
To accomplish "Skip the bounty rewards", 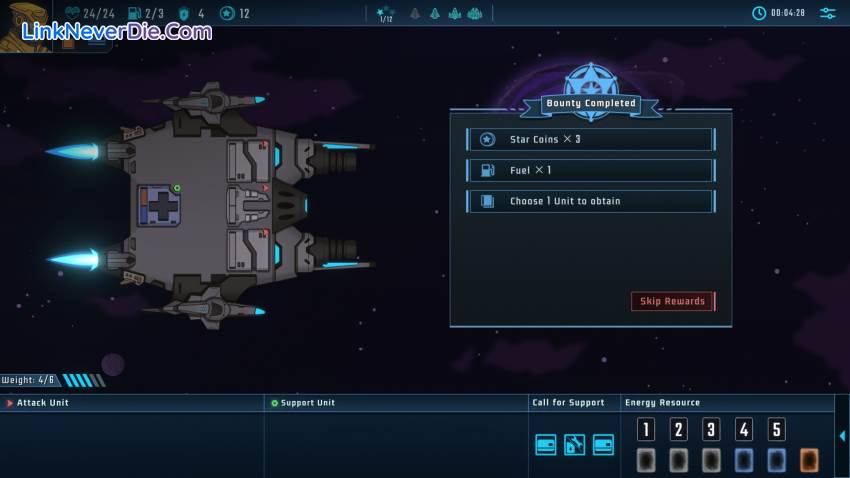I will [673, 301].
